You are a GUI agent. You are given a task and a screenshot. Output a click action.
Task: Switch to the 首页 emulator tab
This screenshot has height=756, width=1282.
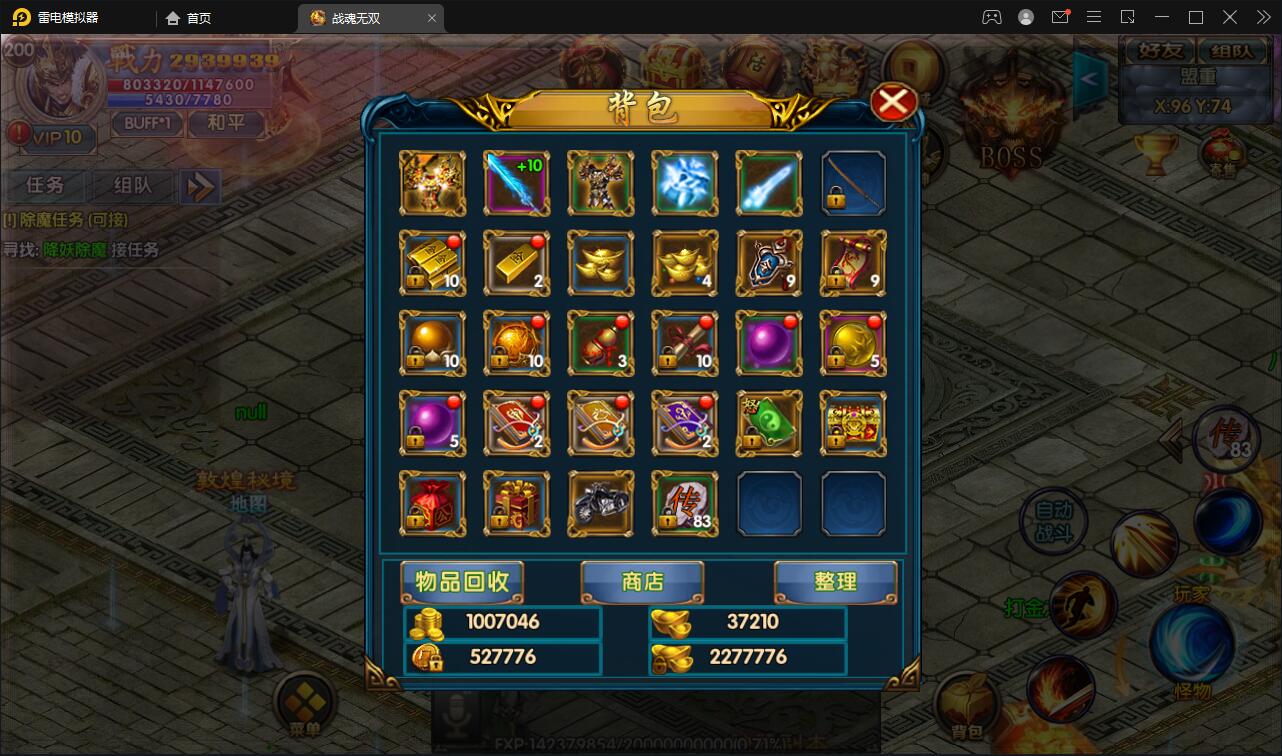click(x=189, y=18)
